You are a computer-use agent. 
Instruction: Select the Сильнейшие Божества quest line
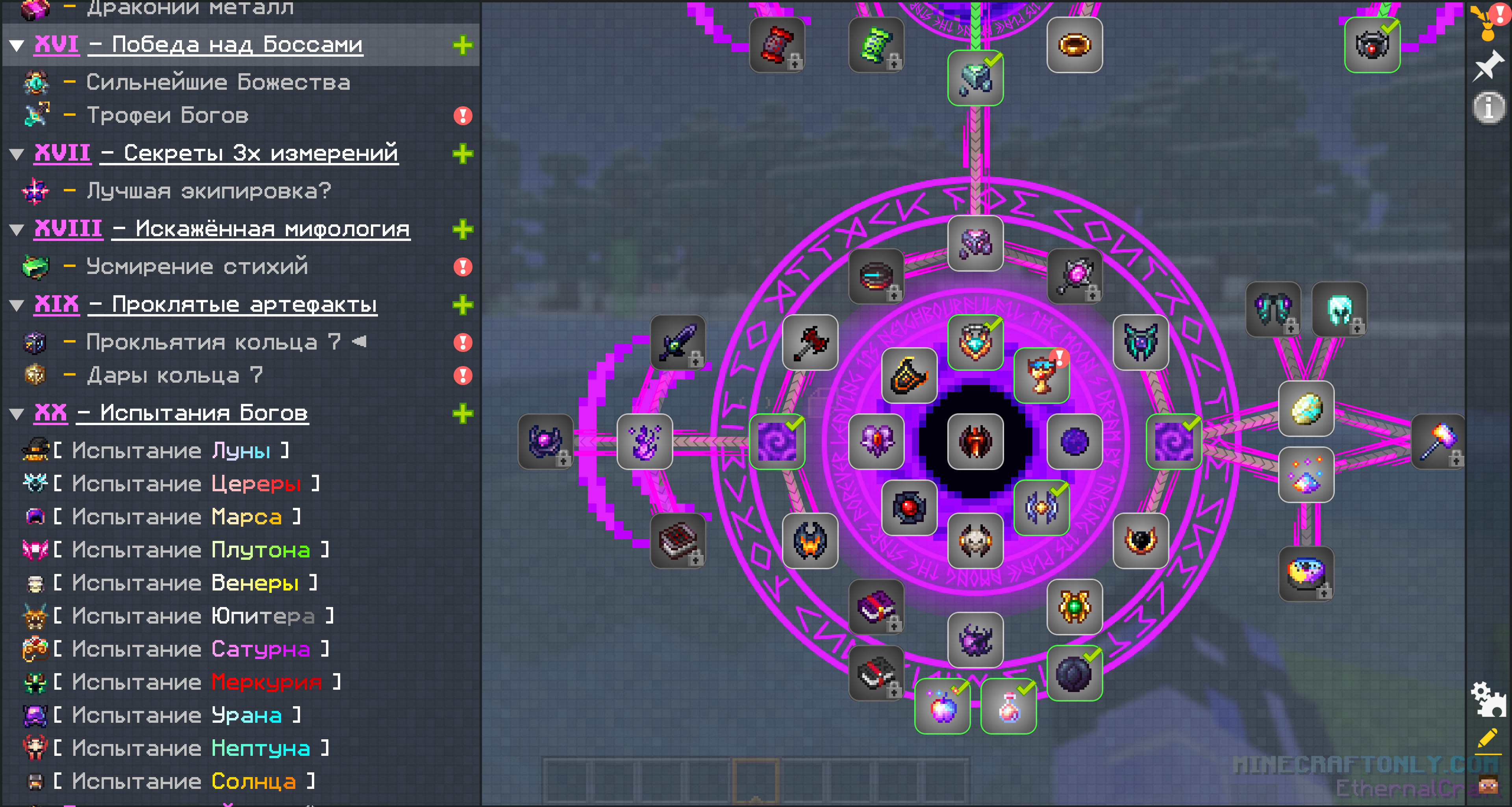[x=218, y=82]
